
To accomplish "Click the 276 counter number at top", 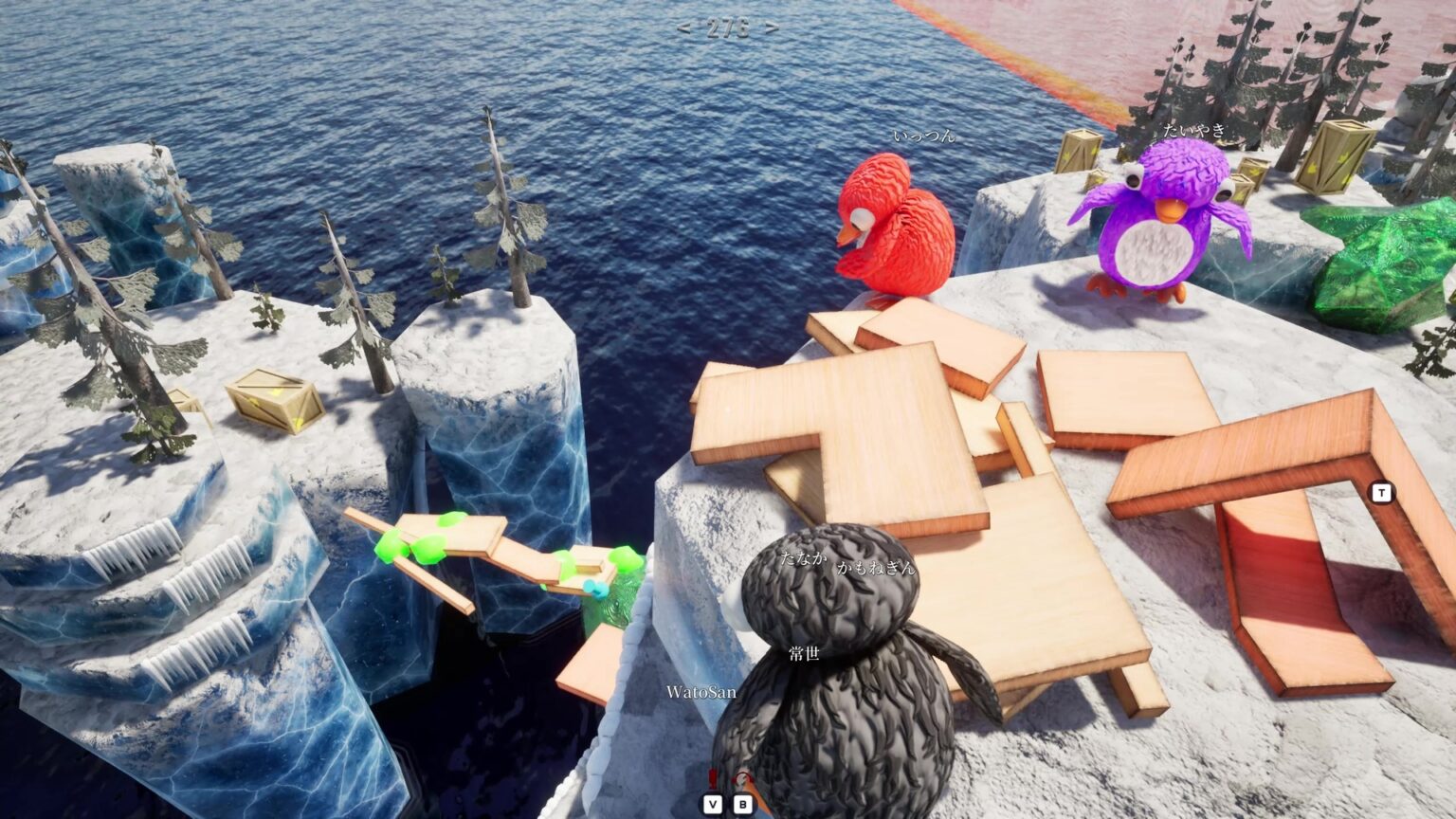I will pyautogui.click(x=728, y=26).
